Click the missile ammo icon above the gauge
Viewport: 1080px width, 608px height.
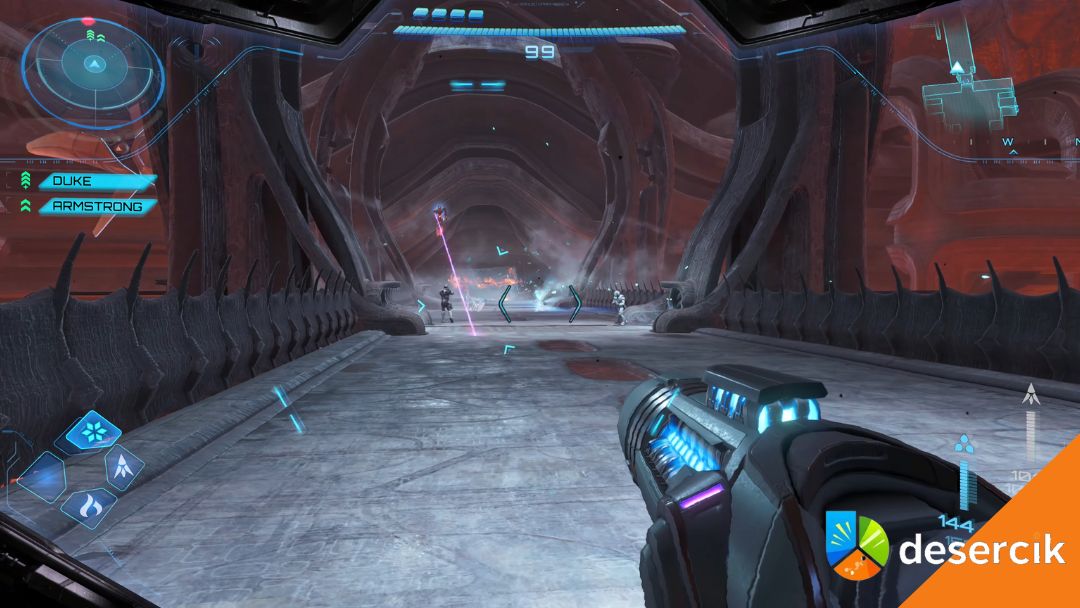pos(1030,394)
